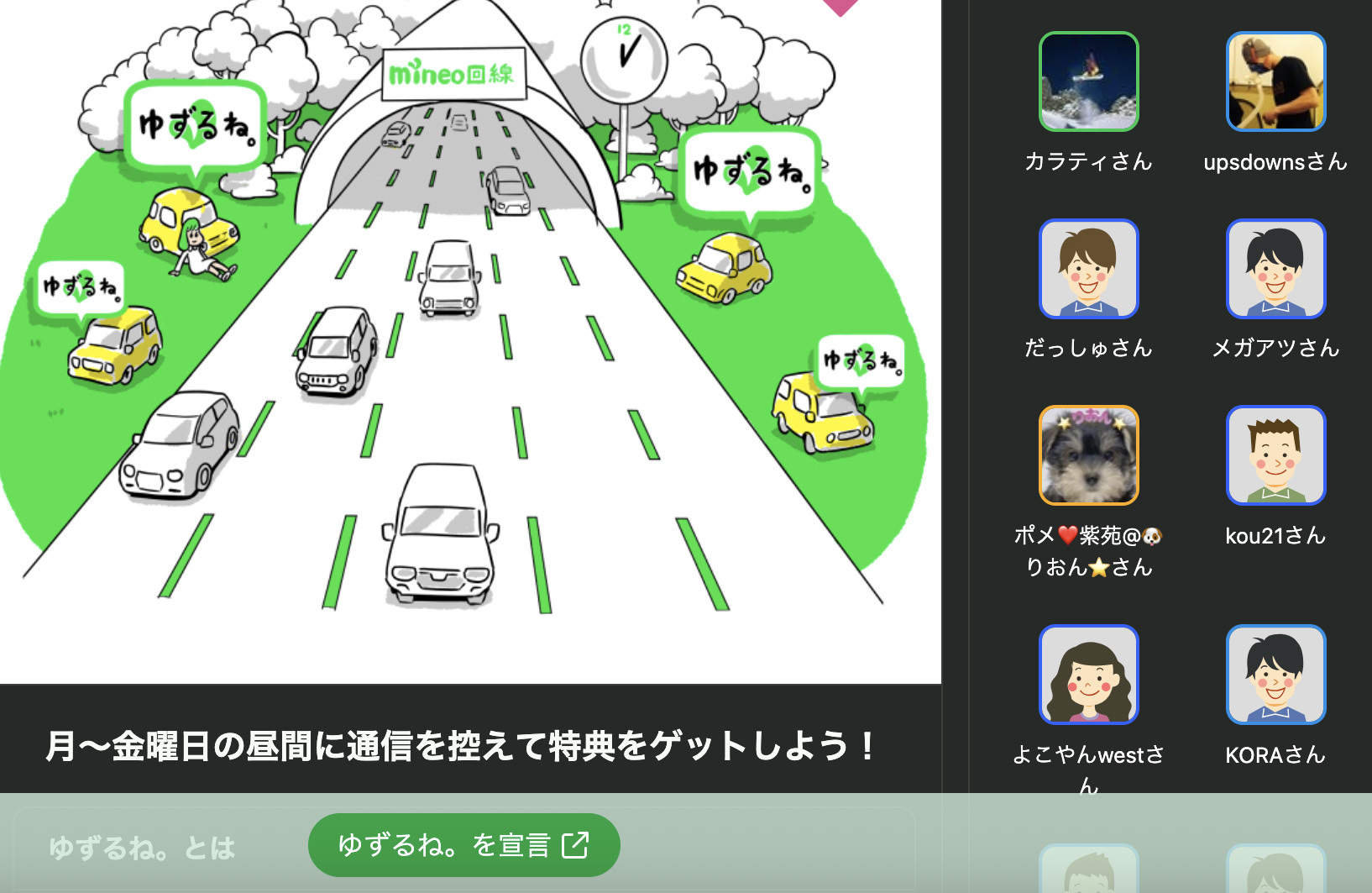Select the puppy avatar of ポメ紫苑@りおんさん
Viewport: 1372px width, 893px height.
tap(1088, 455)
